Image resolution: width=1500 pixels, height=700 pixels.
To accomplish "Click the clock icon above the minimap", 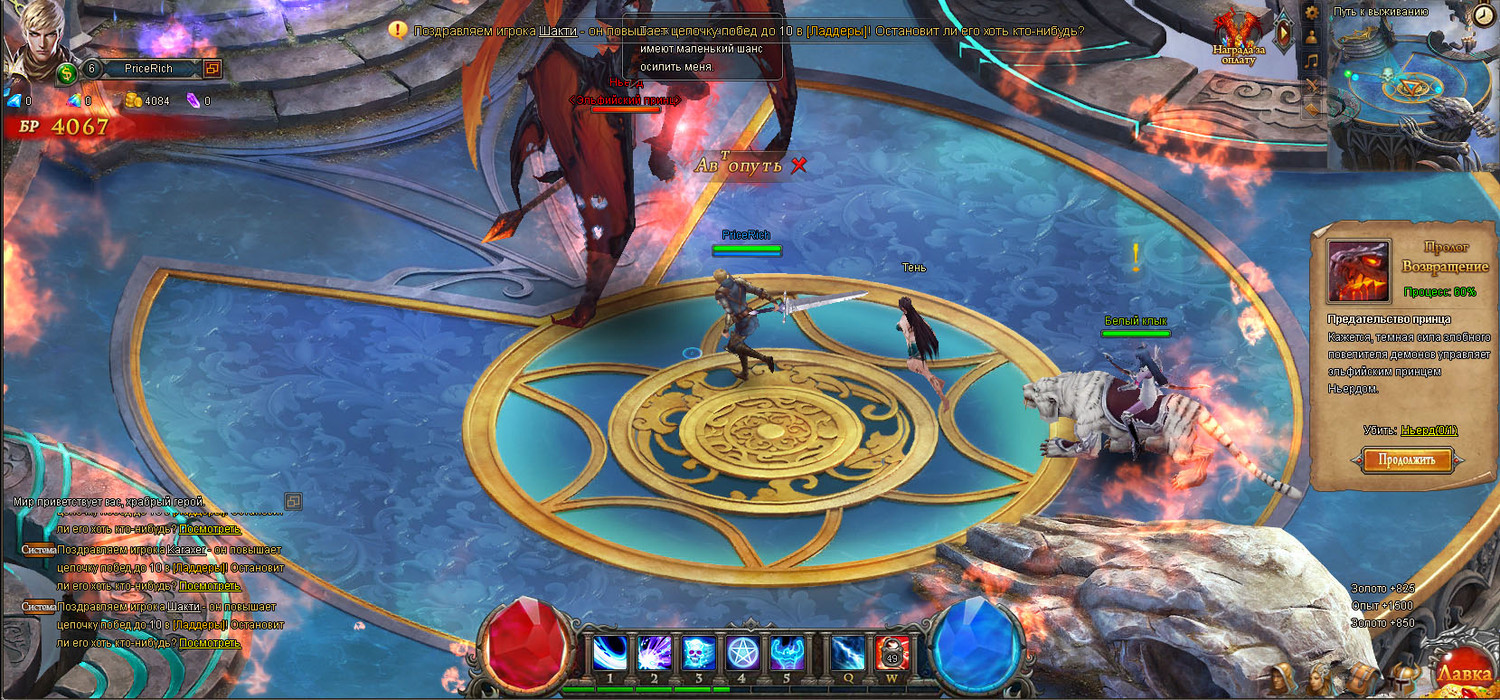I will tap(1483, 15).
